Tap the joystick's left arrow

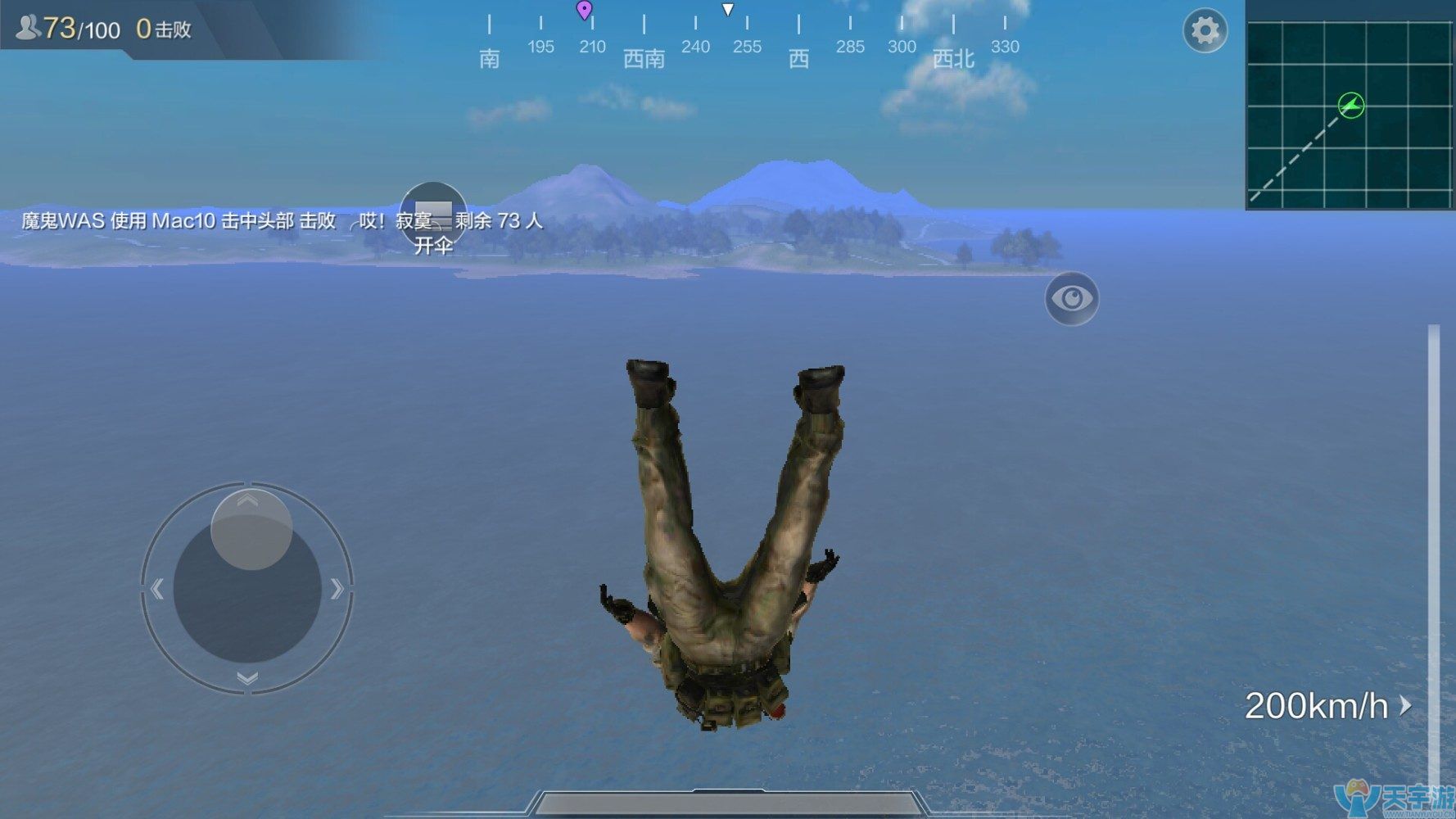[158, 588]
